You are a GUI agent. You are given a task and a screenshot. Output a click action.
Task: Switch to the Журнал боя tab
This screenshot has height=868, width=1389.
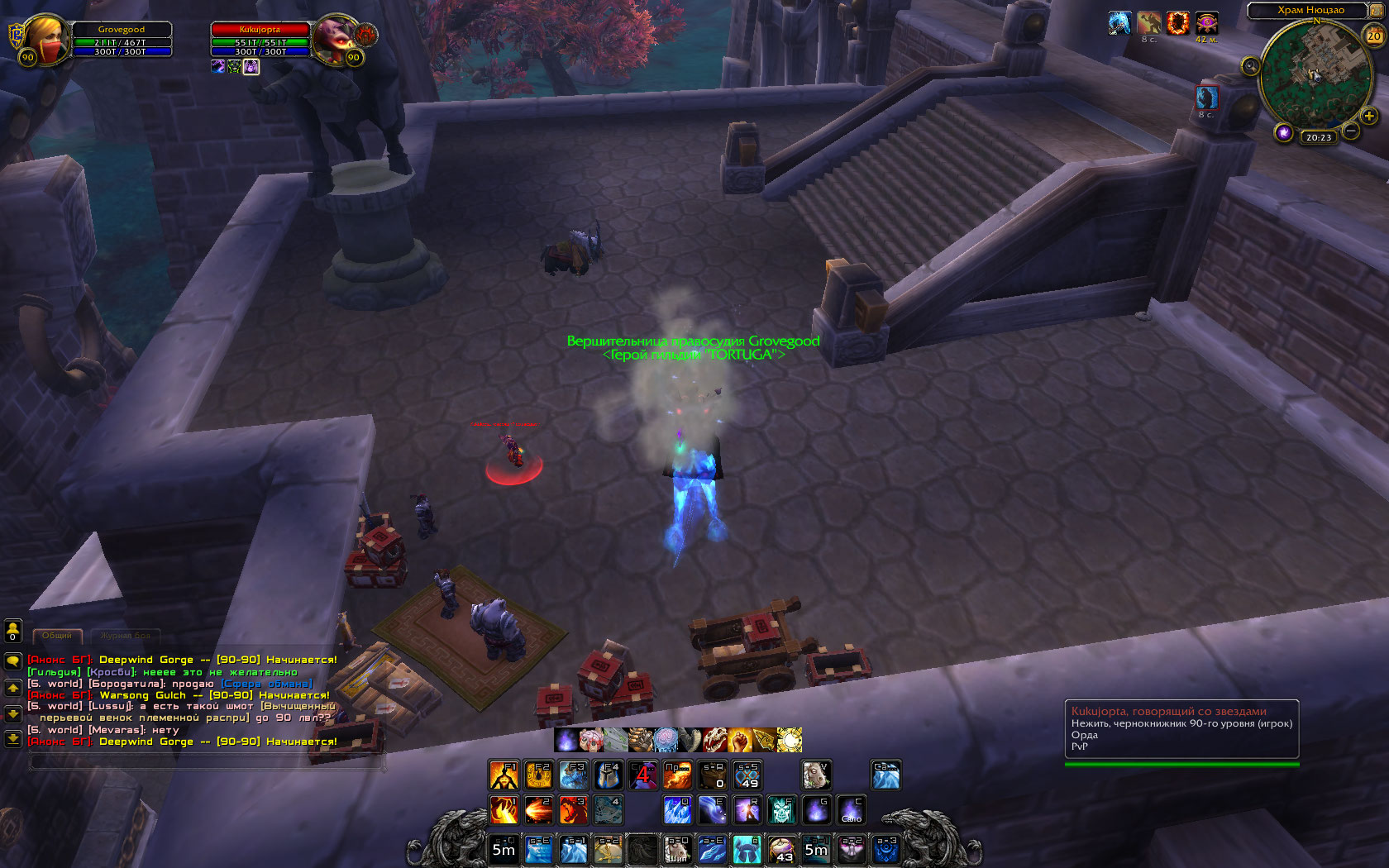click(x=125, y=636)
